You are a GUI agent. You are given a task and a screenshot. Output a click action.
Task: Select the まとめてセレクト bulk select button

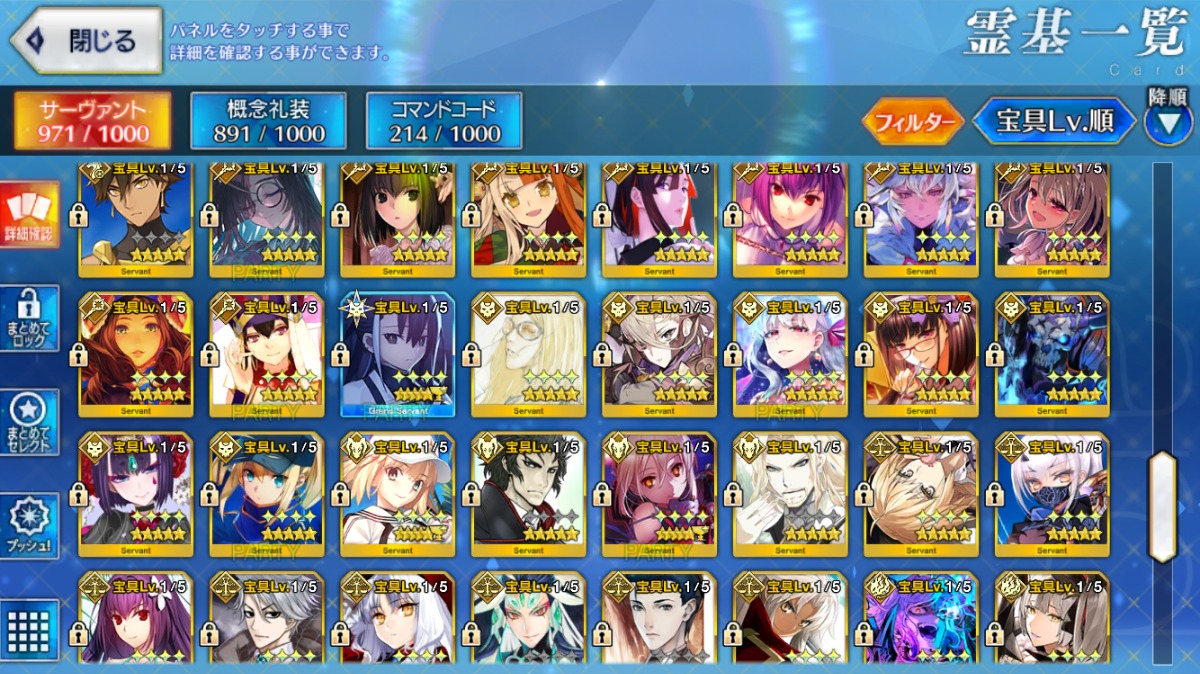[29, 422]
